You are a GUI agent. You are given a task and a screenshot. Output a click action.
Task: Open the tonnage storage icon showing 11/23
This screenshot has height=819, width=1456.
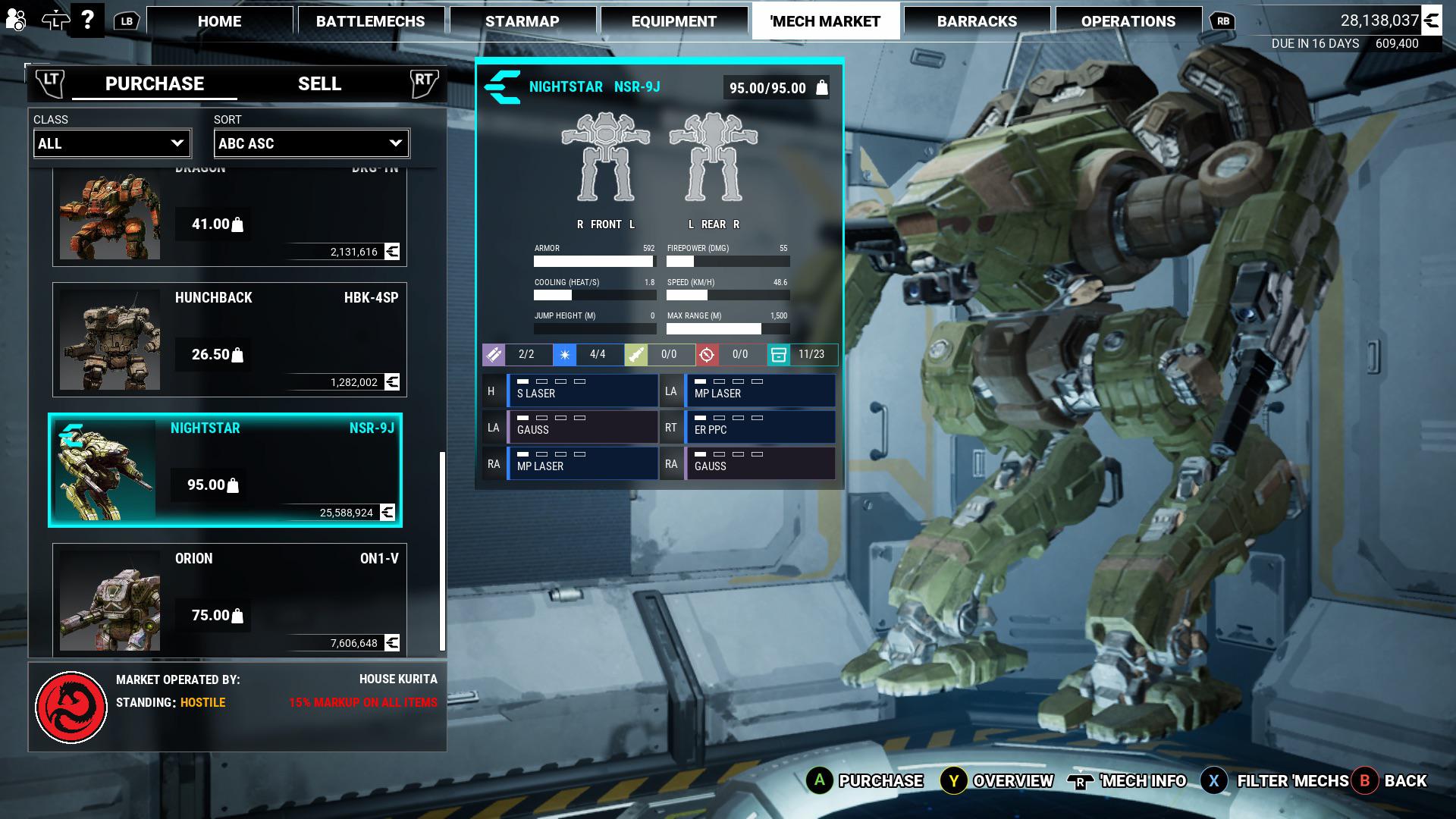pyautogui.click(x=777, y=354)
